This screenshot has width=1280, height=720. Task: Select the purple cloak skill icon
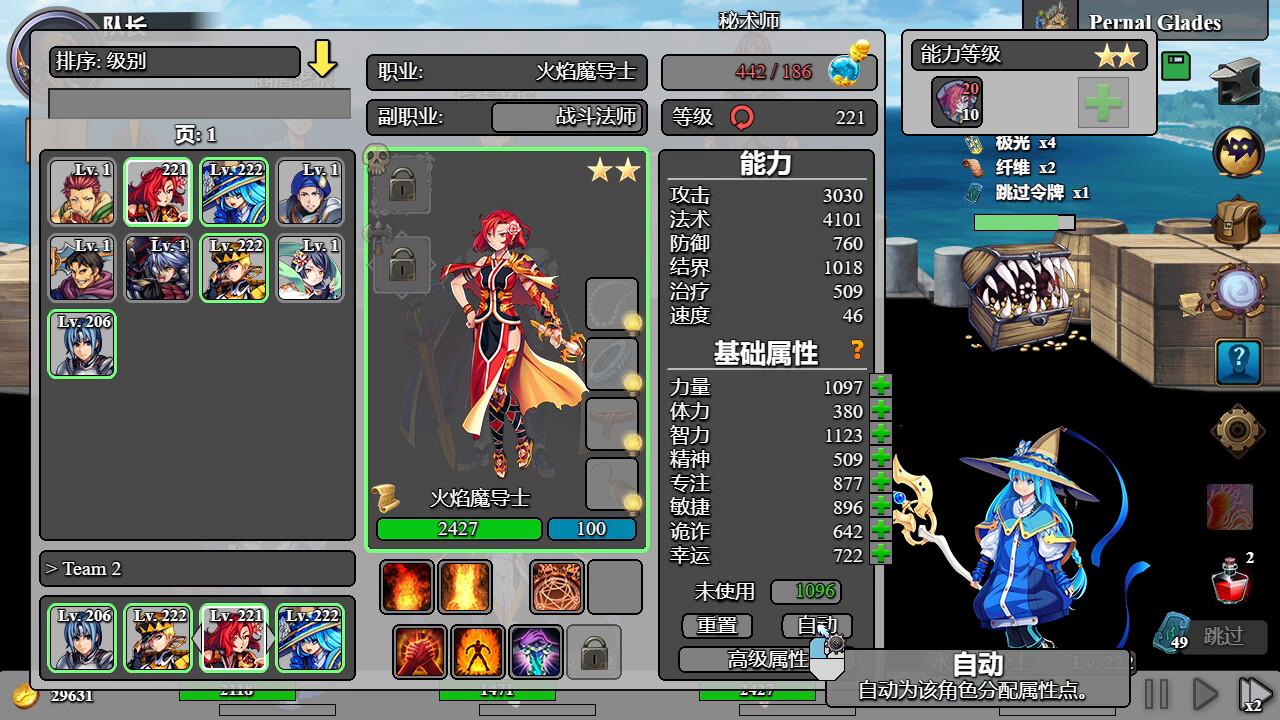point(536,651)
